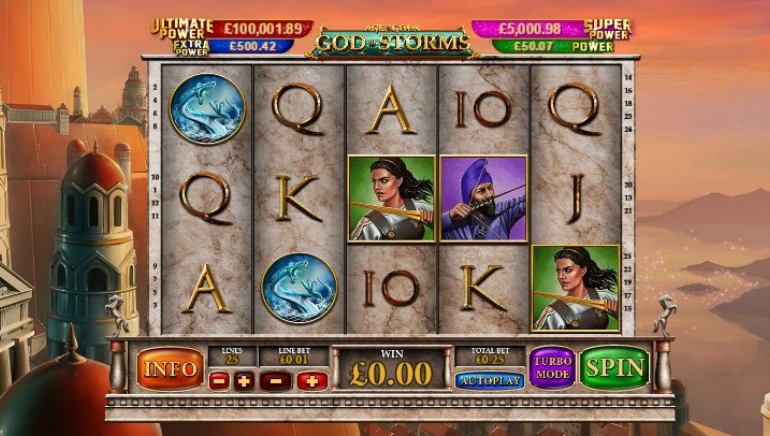Toggle Turbo Mode
The height and width of the screenshot is (436, 770).
[x=552, y=367]
